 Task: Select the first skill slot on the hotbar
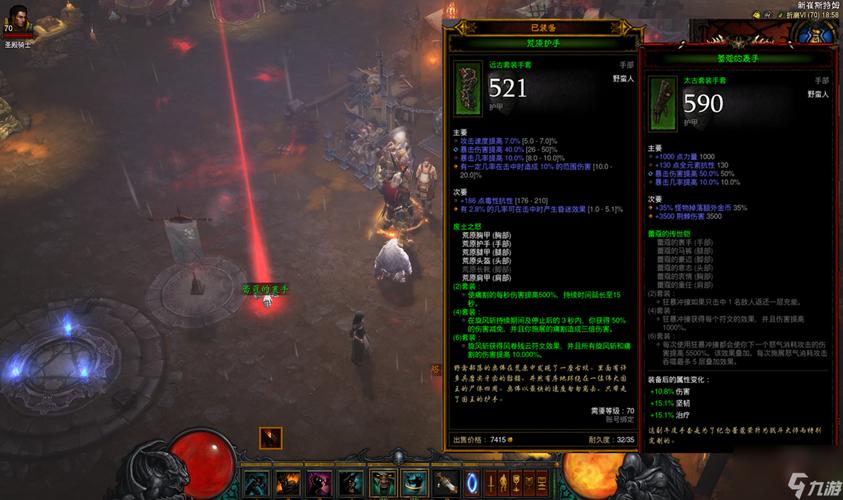[x=256, y=483]
